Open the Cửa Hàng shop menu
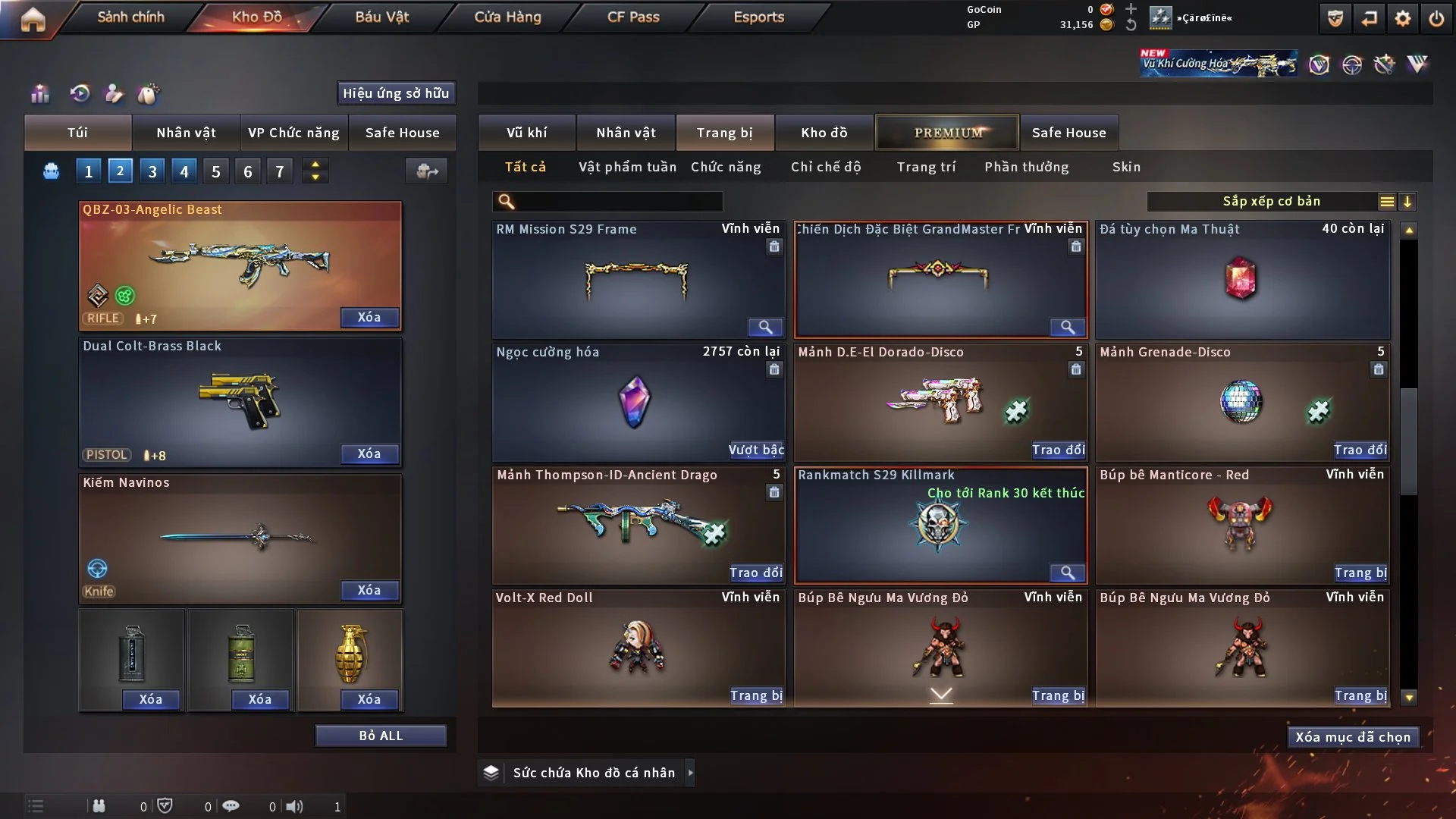The width and height of the screenshot is (1456, 819). (x=507, y=17)
